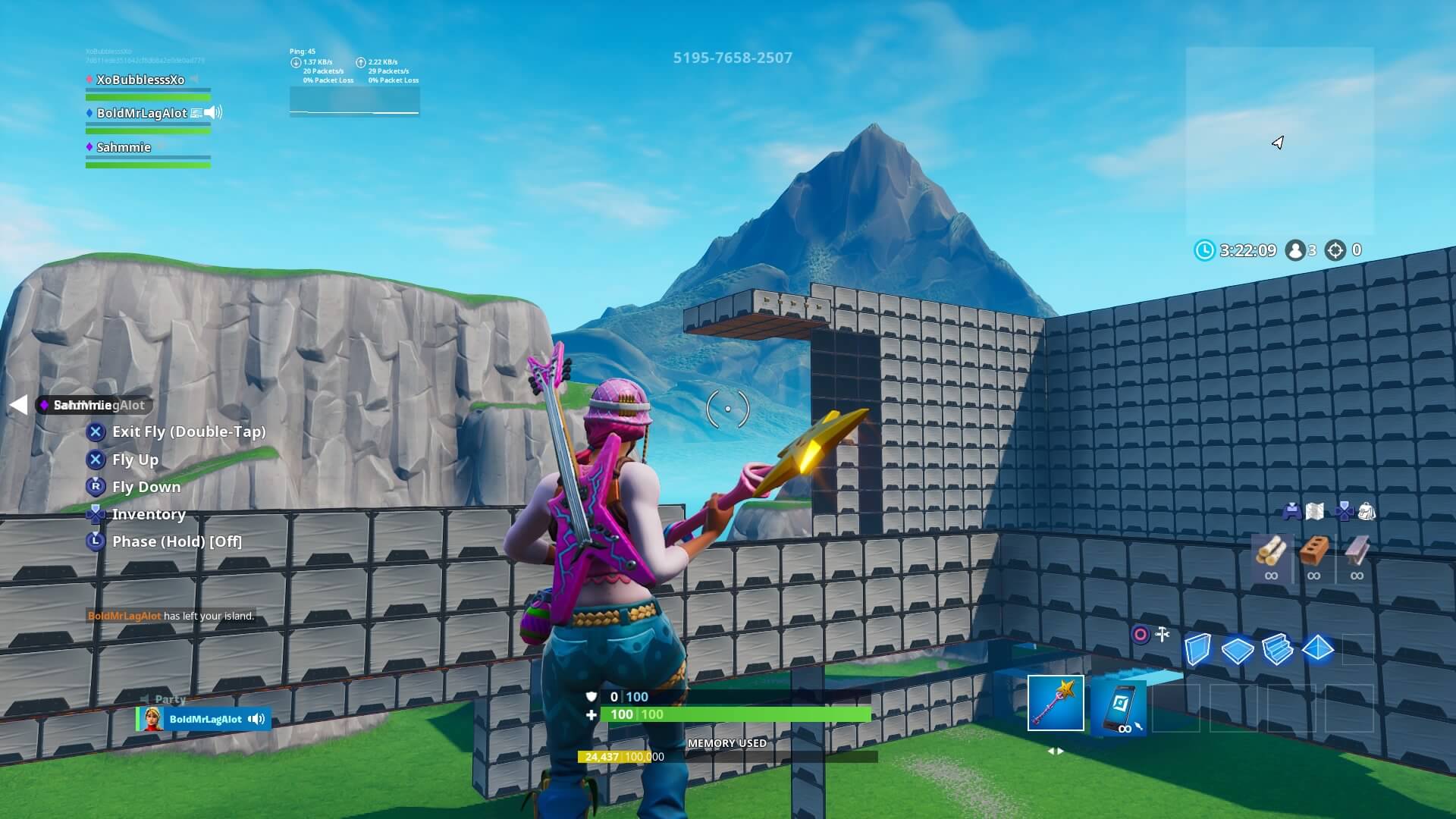Activate Exit Fly (Double-Tap) toggle
Image resolution: width=1456 pixels, height=819 pixels.
point(188,431)
